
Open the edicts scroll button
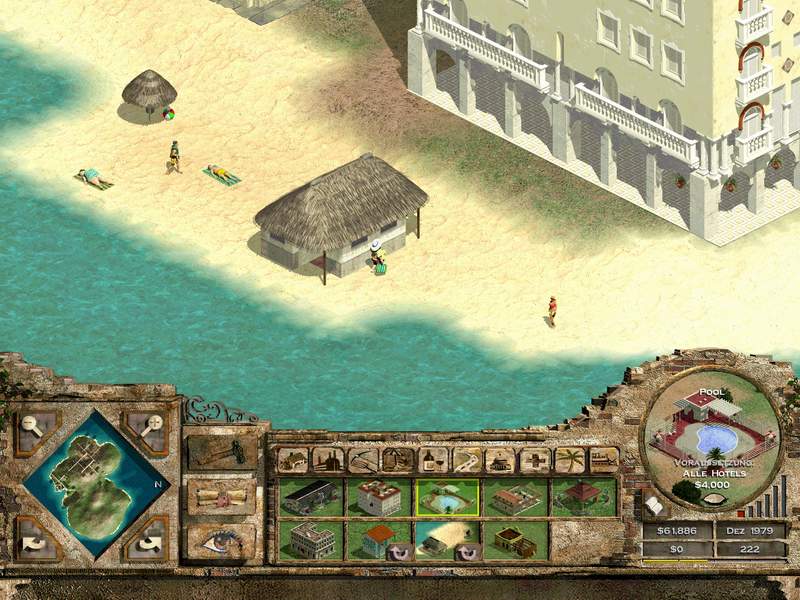[x=222, y=495]
